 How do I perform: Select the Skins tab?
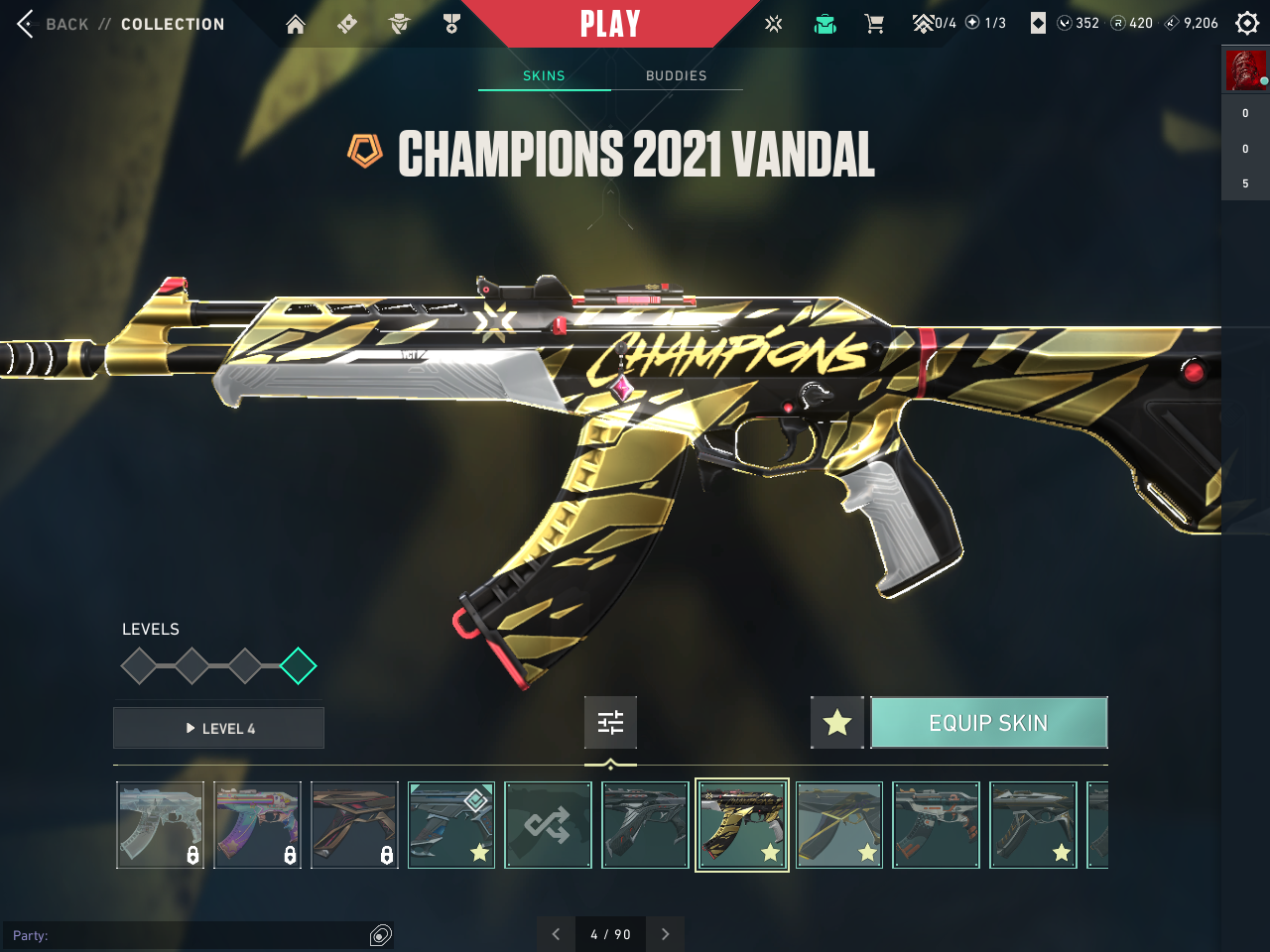[x=544, y=75]
